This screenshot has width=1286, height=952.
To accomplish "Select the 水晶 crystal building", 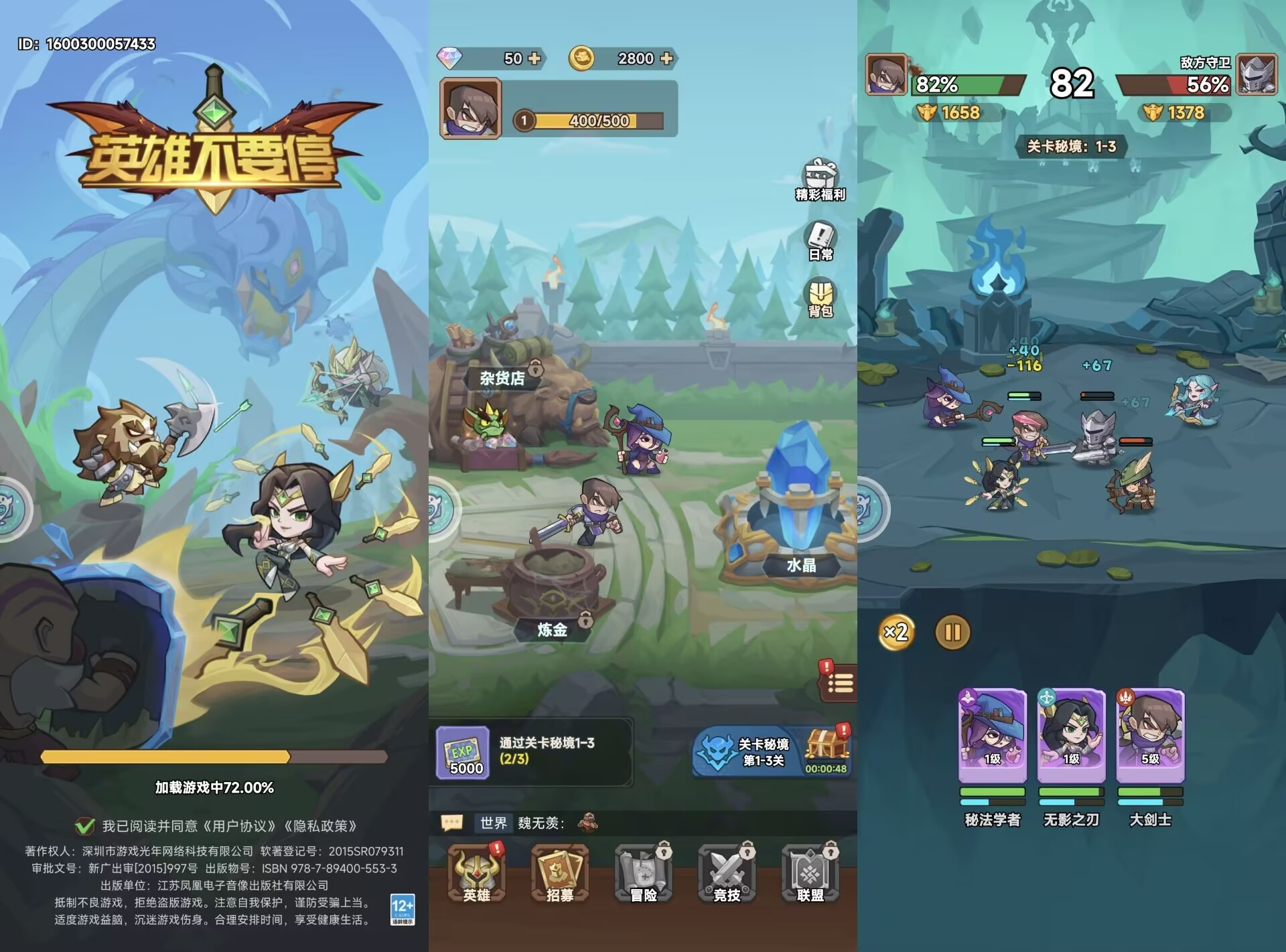I will [x=800, y=509].
